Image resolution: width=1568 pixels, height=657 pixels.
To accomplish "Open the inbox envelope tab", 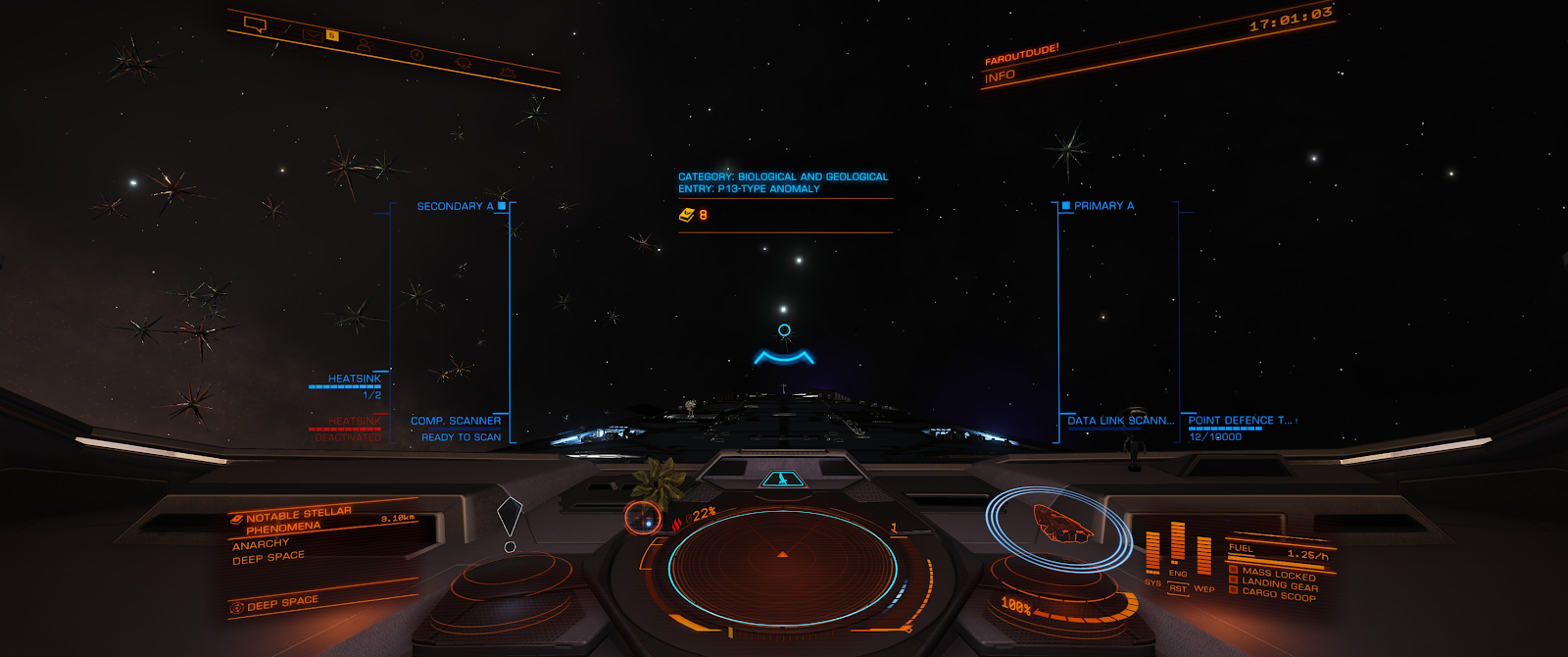I will (312, 34).
